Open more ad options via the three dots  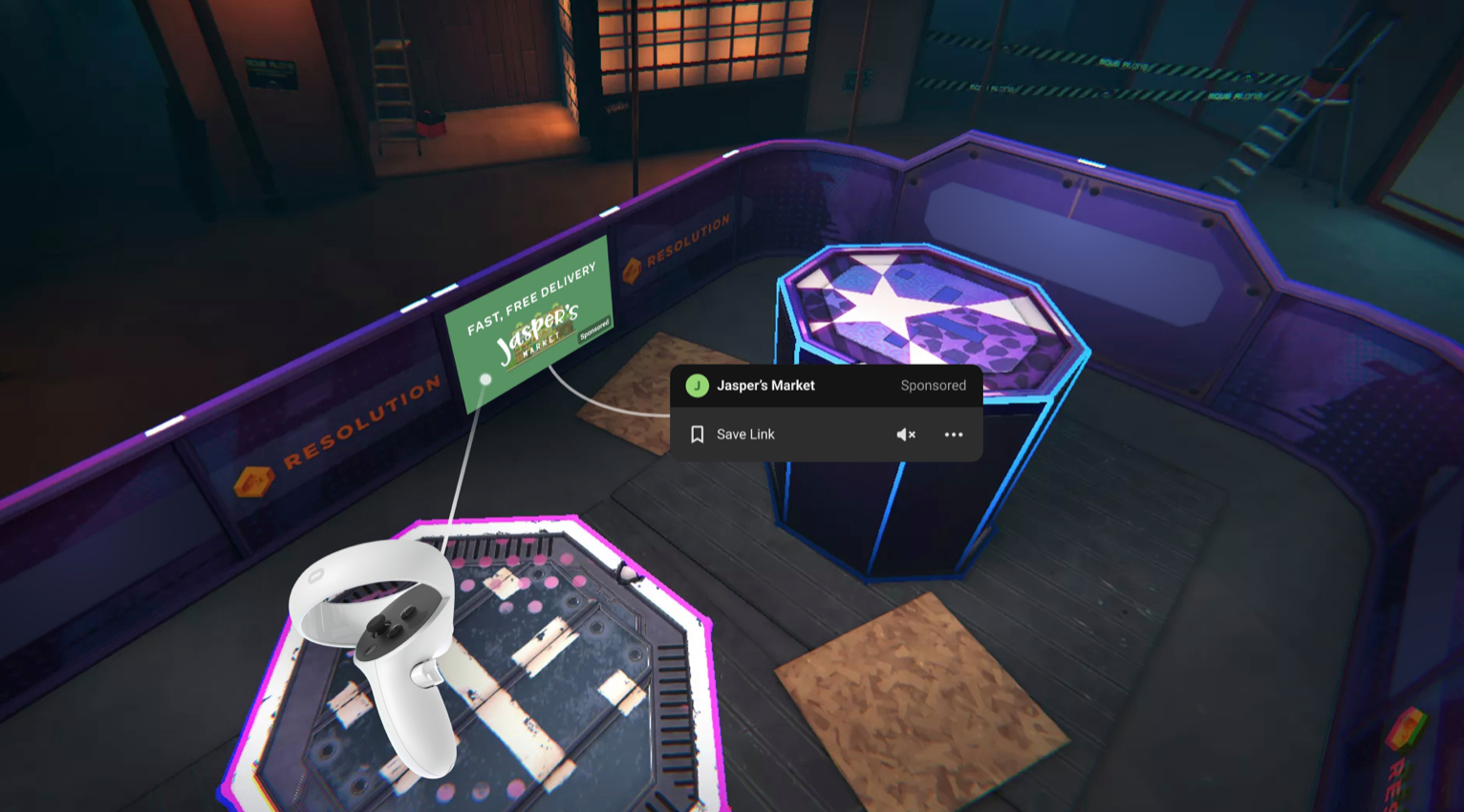pyautogui.click(x=953, y=435)
